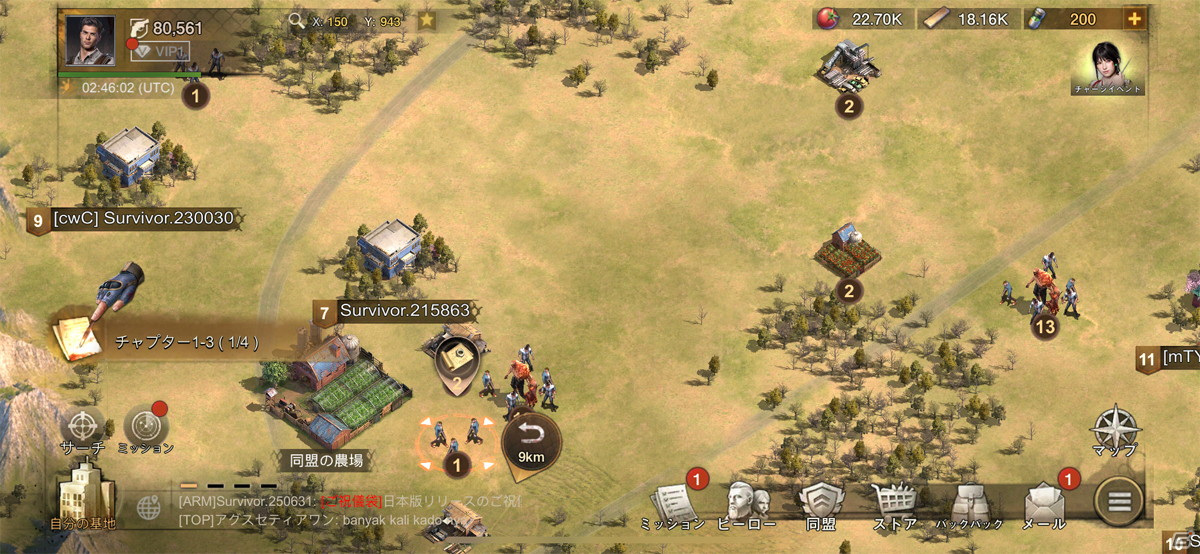Add more currency with the plus button
Screen dimensions: 1200x554
[1135, 19]
